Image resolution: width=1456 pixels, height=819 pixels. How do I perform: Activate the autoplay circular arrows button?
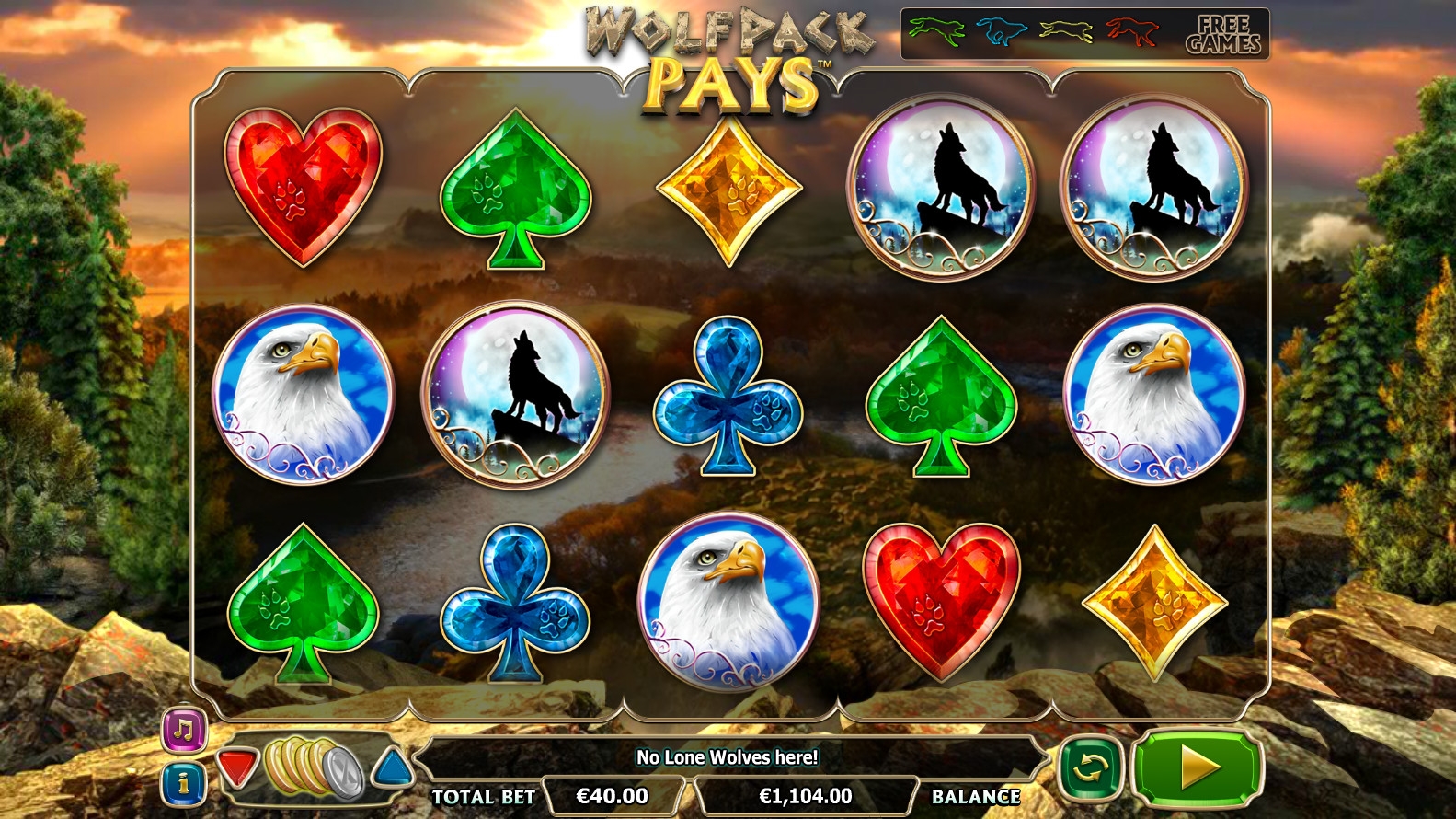1090,767
